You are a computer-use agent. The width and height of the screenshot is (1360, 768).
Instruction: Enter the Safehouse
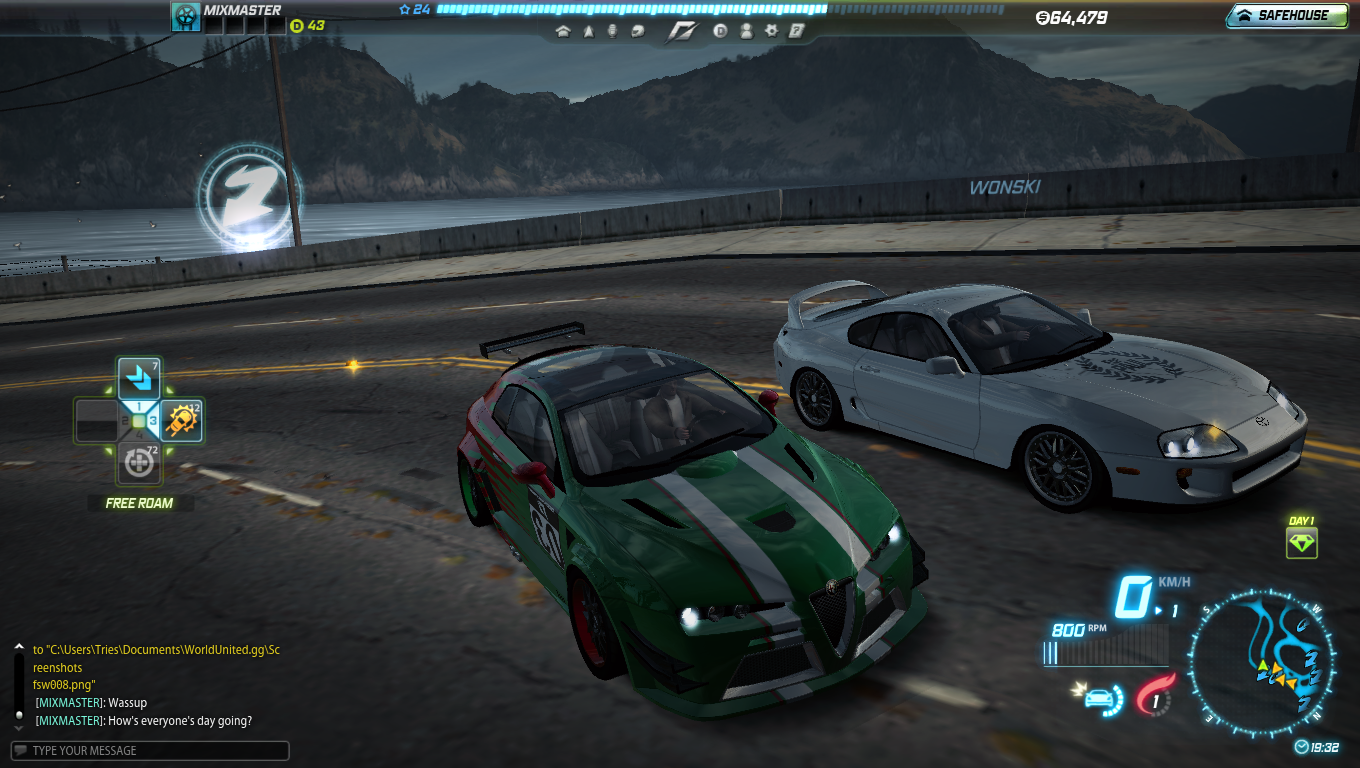pyautogui.click(x=1286, y=15)
